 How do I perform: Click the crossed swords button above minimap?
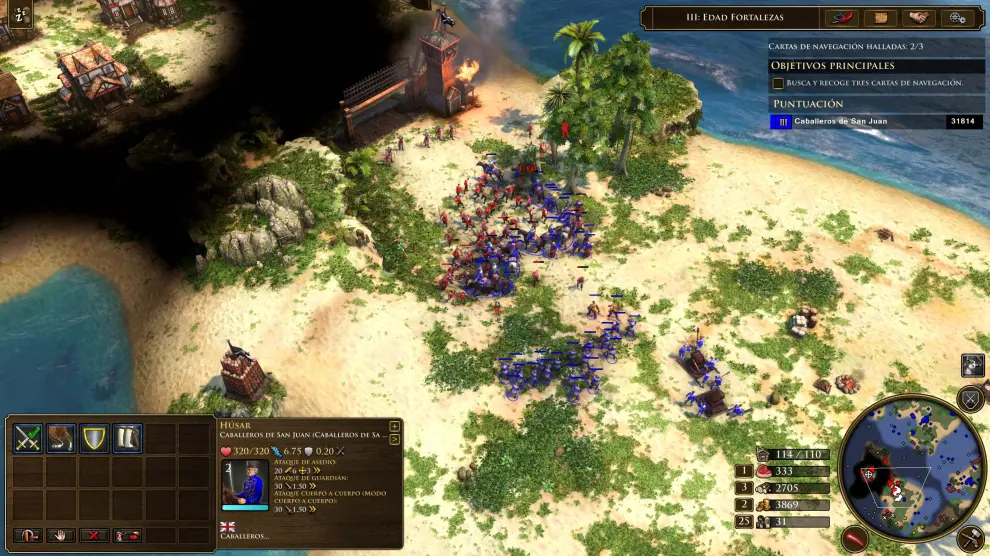pos(971,399)
